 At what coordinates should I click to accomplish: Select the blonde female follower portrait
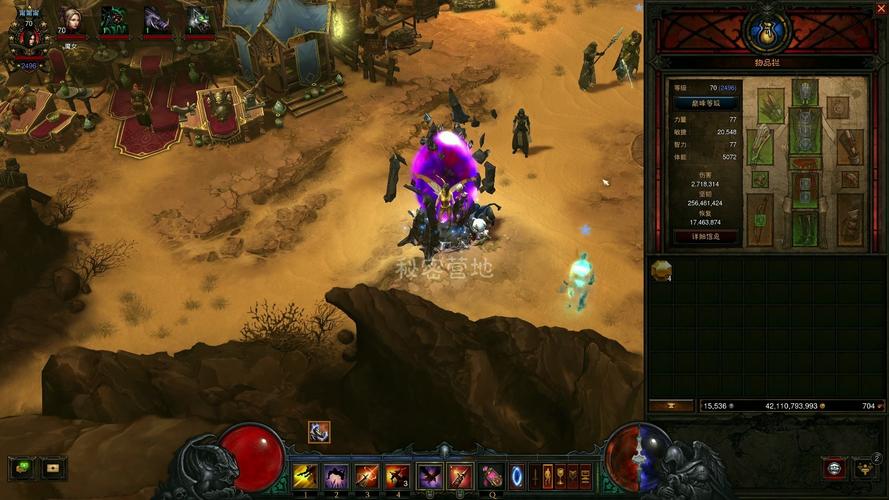click(69, 19)
